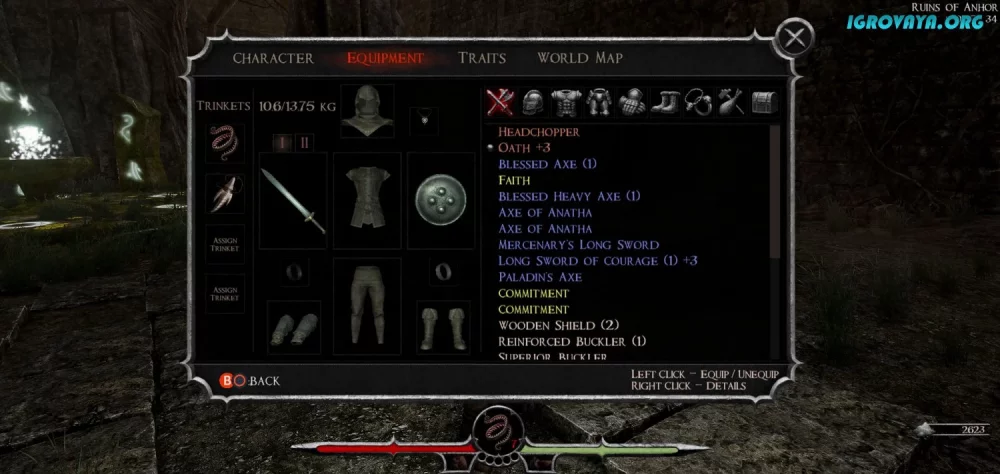Filter items by helmet category
This screenshot has width=1000, height=474.
(533, 102)
